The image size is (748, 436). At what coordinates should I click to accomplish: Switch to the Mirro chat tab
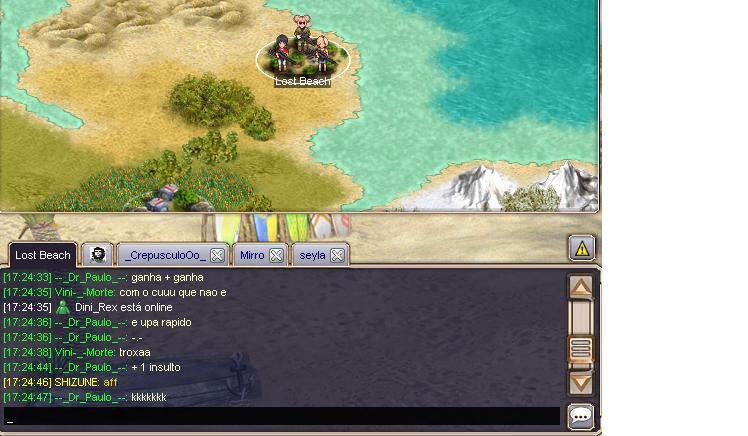pyautogui.click(x=252, y=255)
